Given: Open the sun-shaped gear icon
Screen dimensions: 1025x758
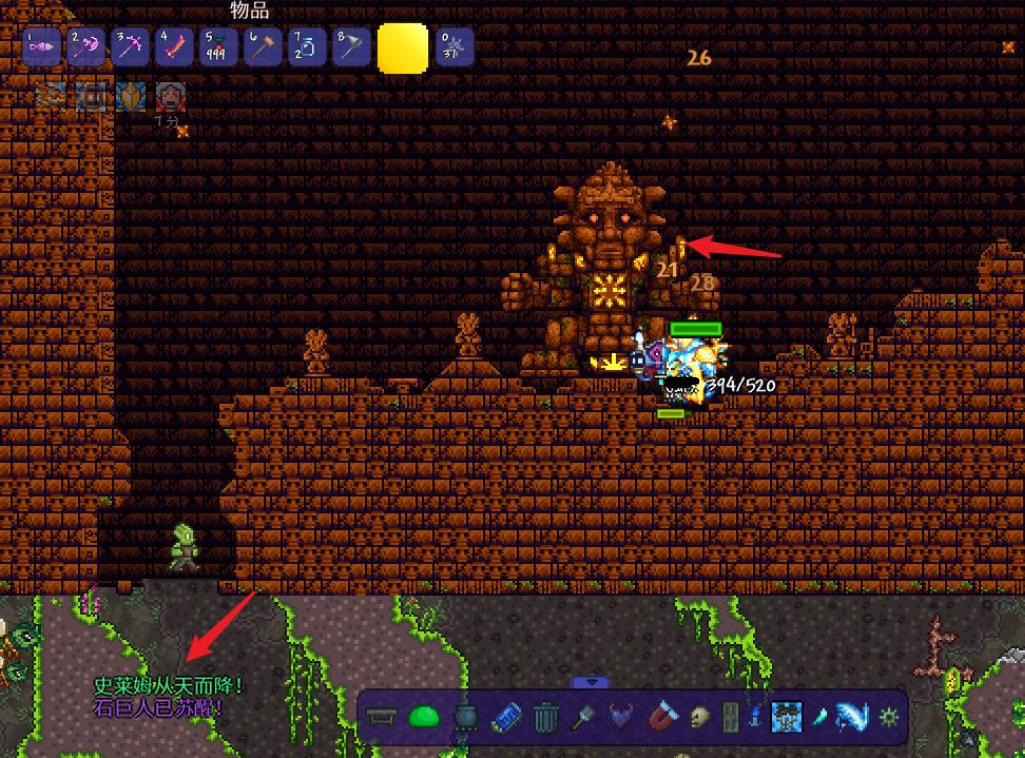Looking at the screenshot, I should 888,717.
